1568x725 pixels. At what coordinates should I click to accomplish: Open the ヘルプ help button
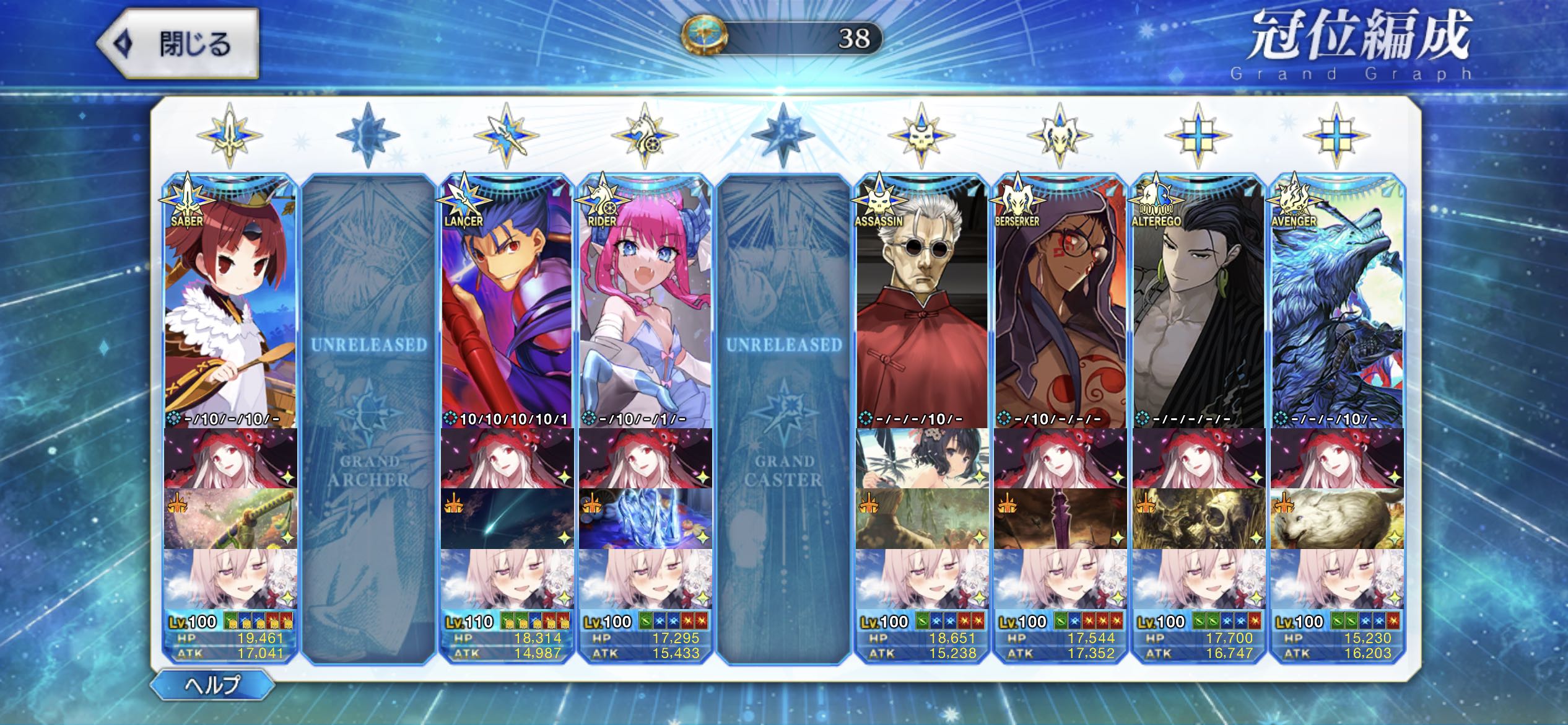pos(212,684)
